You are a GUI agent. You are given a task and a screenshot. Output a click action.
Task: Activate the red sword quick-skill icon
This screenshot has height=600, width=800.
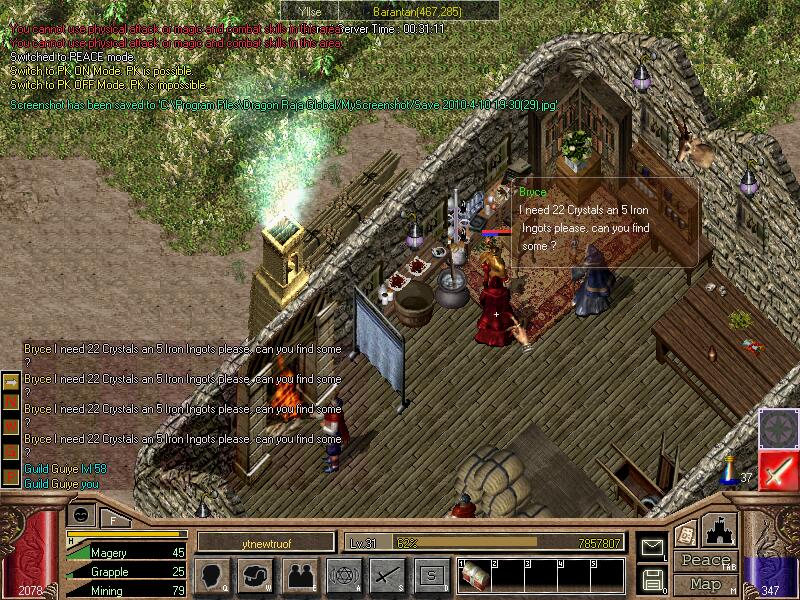click(x=777, y=470)
